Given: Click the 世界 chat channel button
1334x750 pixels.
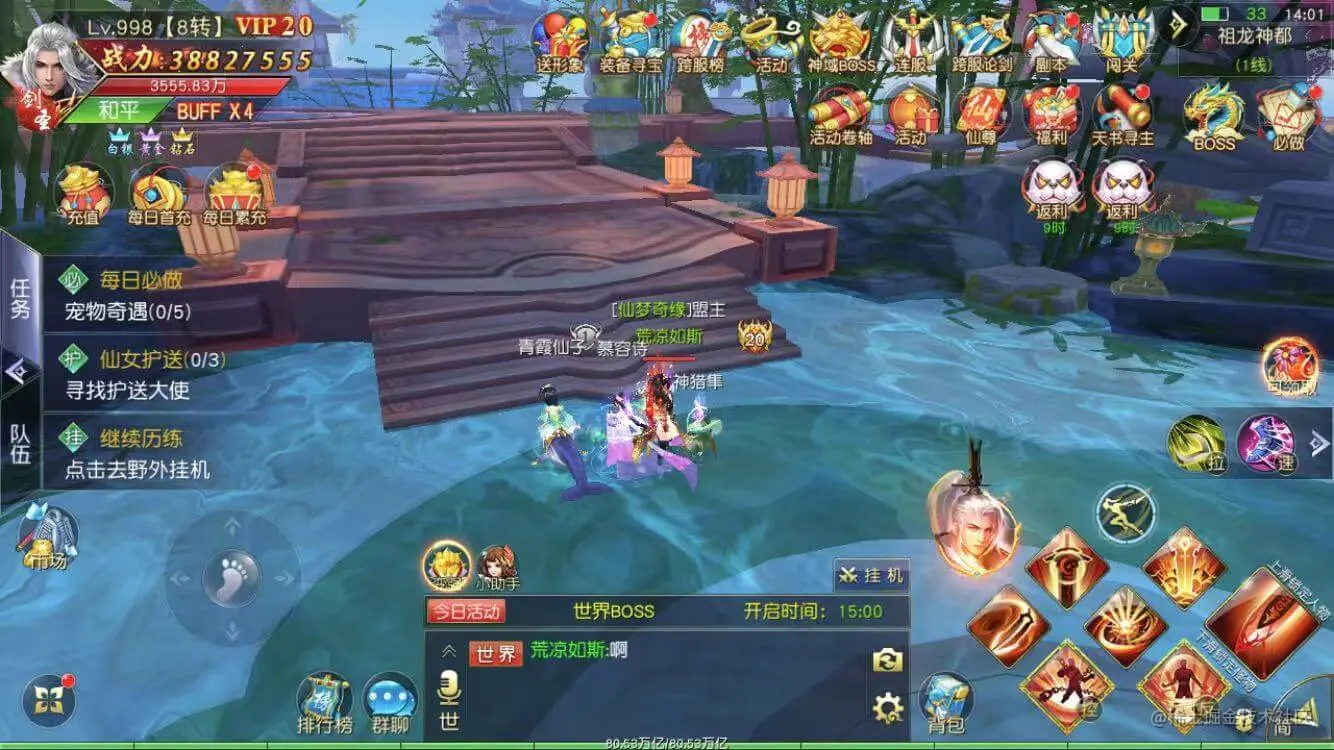Looking at the screenshot, I should [x=496, y=654].
